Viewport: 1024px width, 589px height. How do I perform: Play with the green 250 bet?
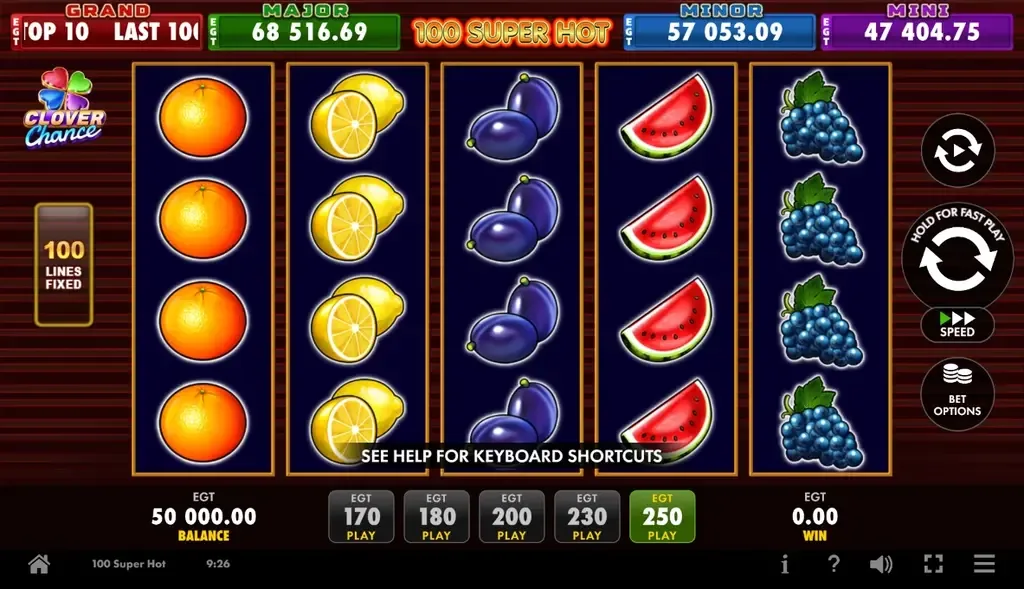tap(662, 517)
